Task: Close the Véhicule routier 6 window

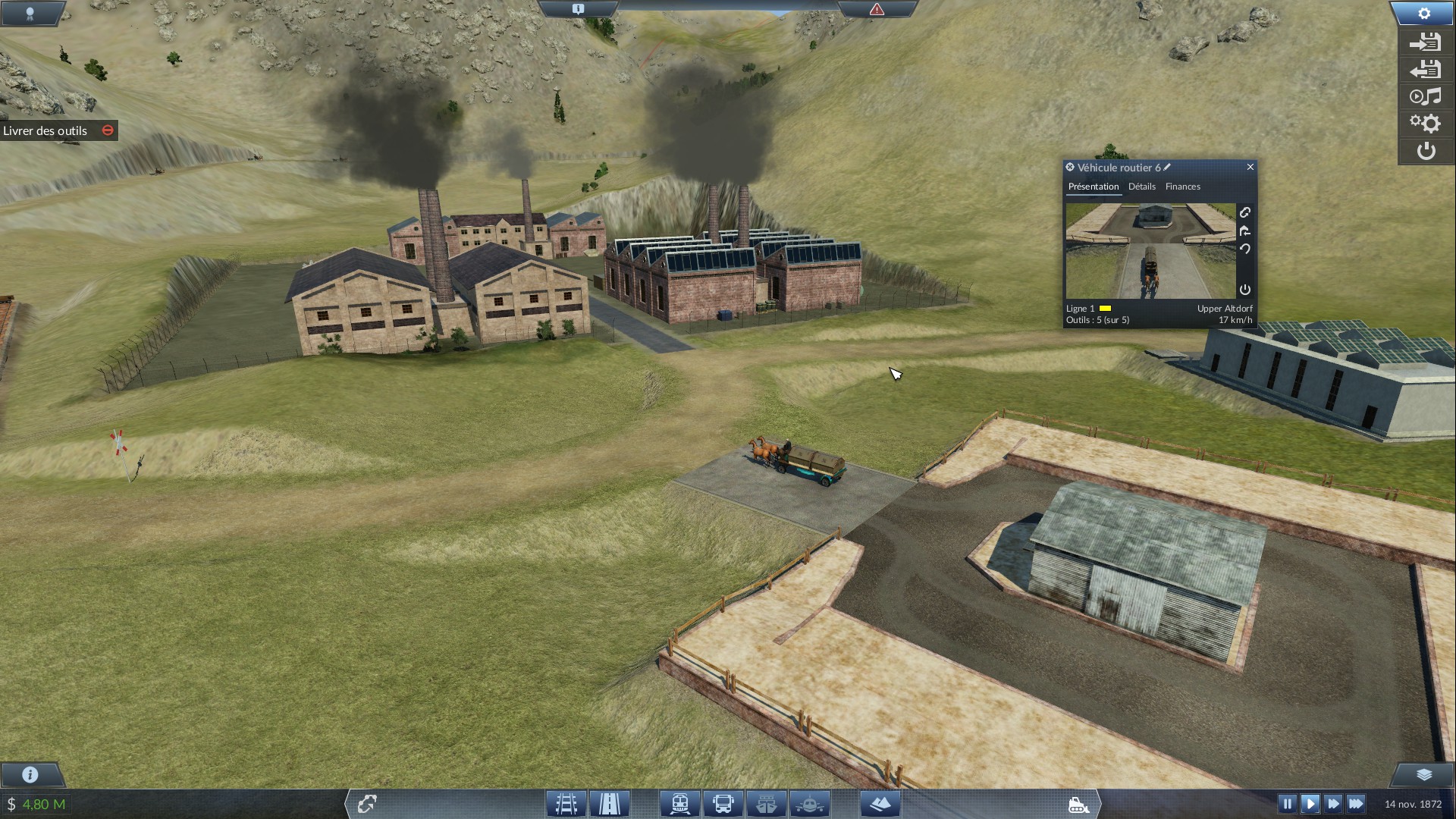Action: click(1250, 167)
